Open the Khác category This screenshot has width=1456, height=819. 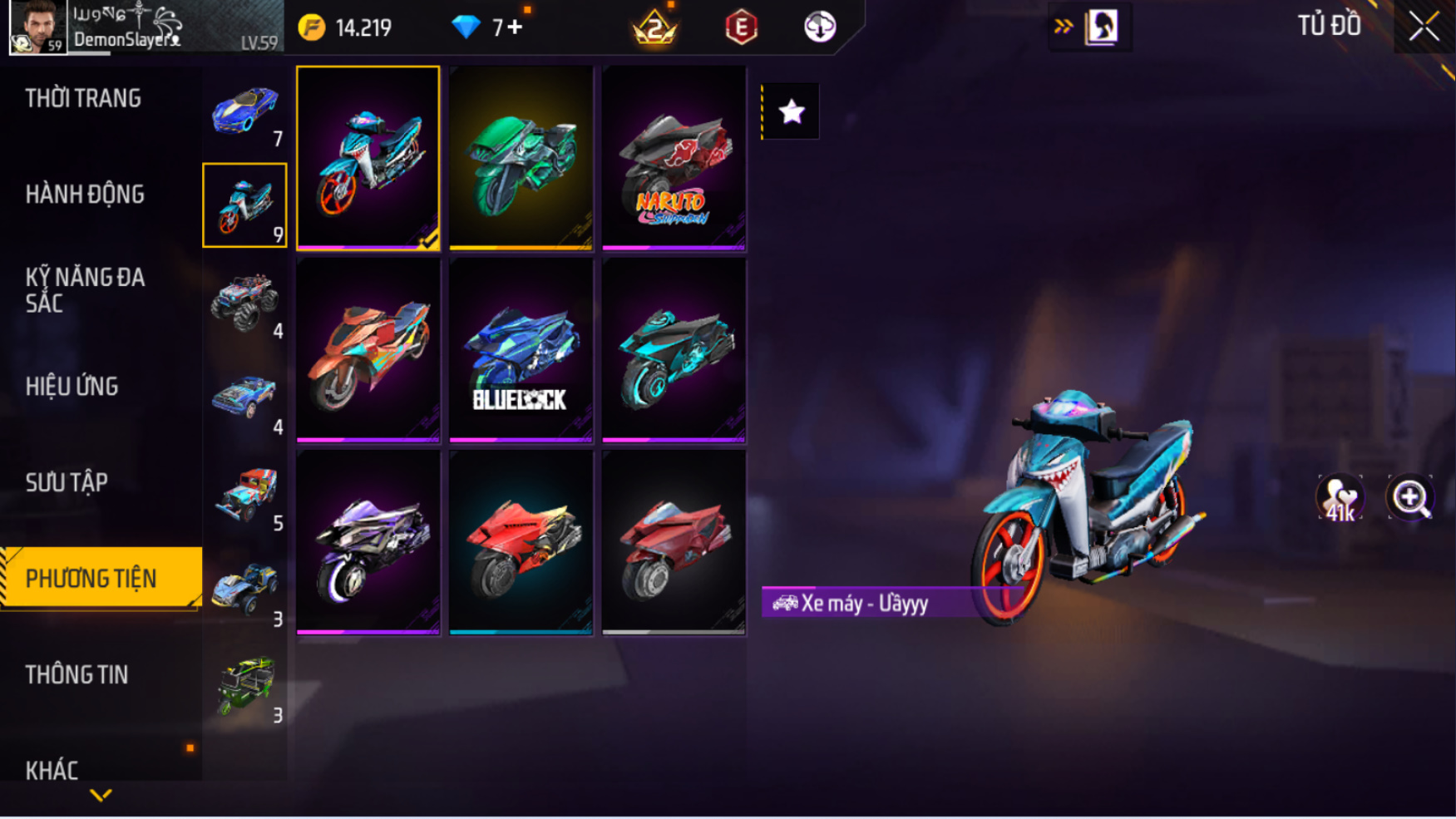point(52,770)
